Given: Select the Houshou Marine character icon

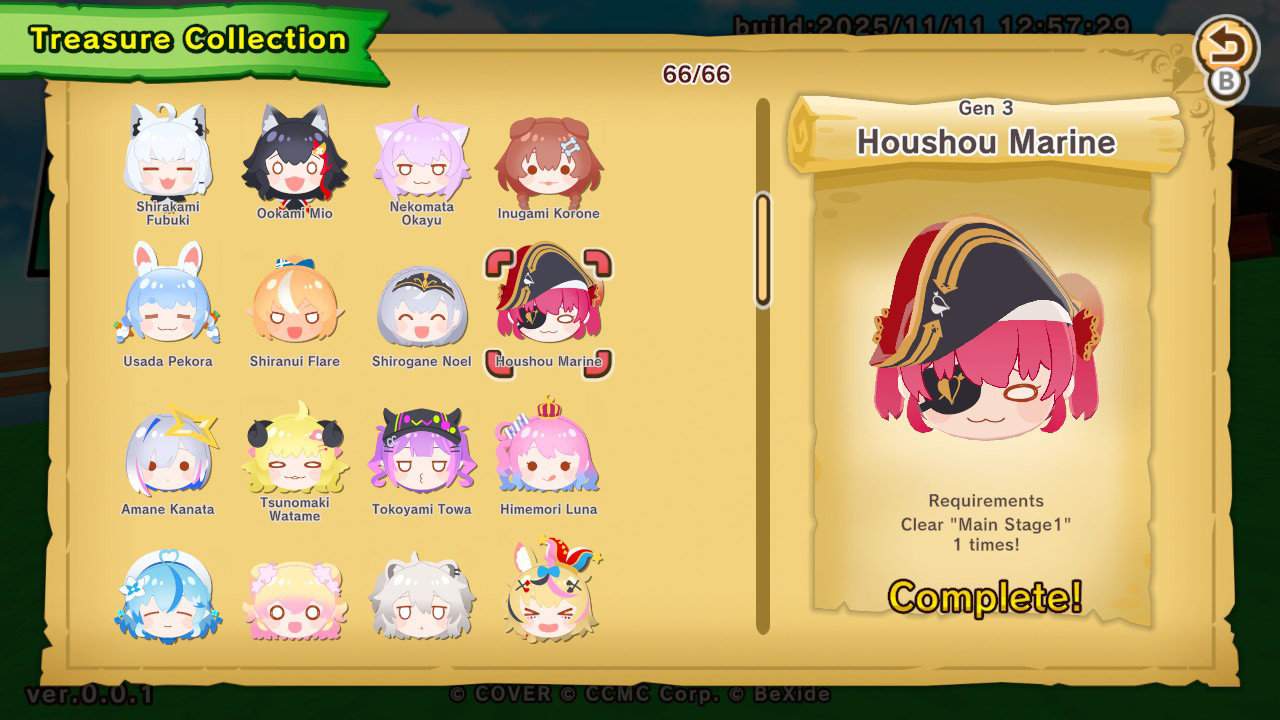Looking at the screenshot, I should click(x=548, y=303).
